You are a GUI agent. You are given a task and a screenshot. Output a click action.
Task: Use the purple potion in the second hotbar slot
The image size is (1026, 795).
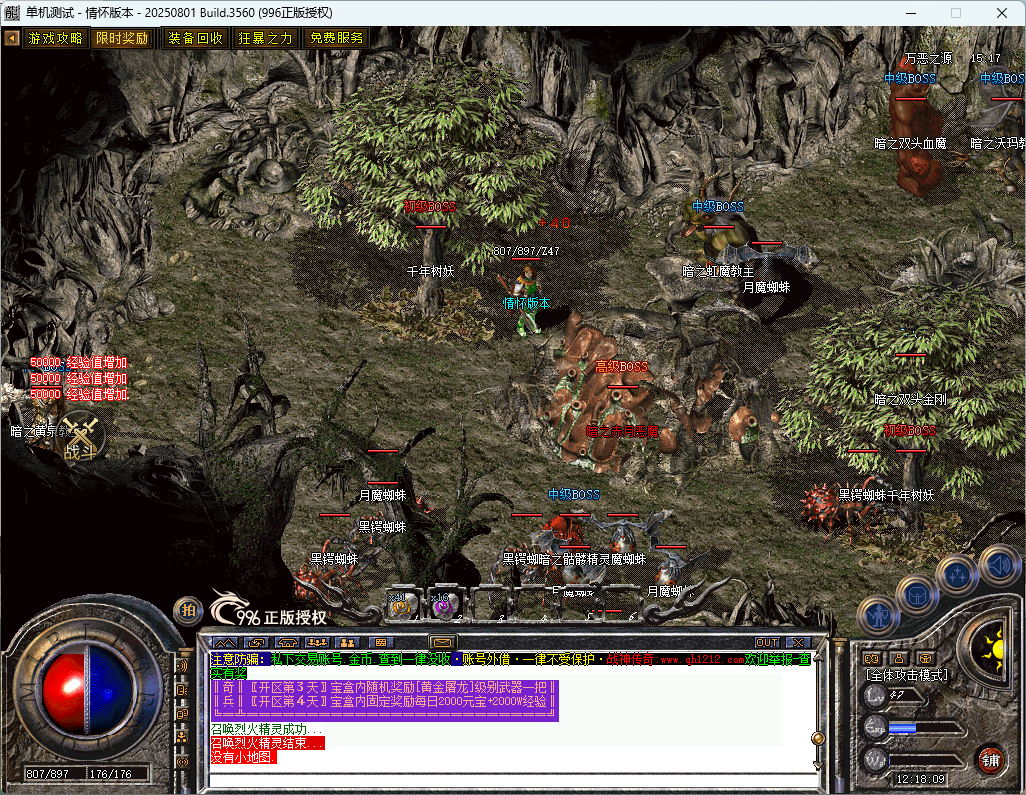pyautogui.click(x=441, y=603)
